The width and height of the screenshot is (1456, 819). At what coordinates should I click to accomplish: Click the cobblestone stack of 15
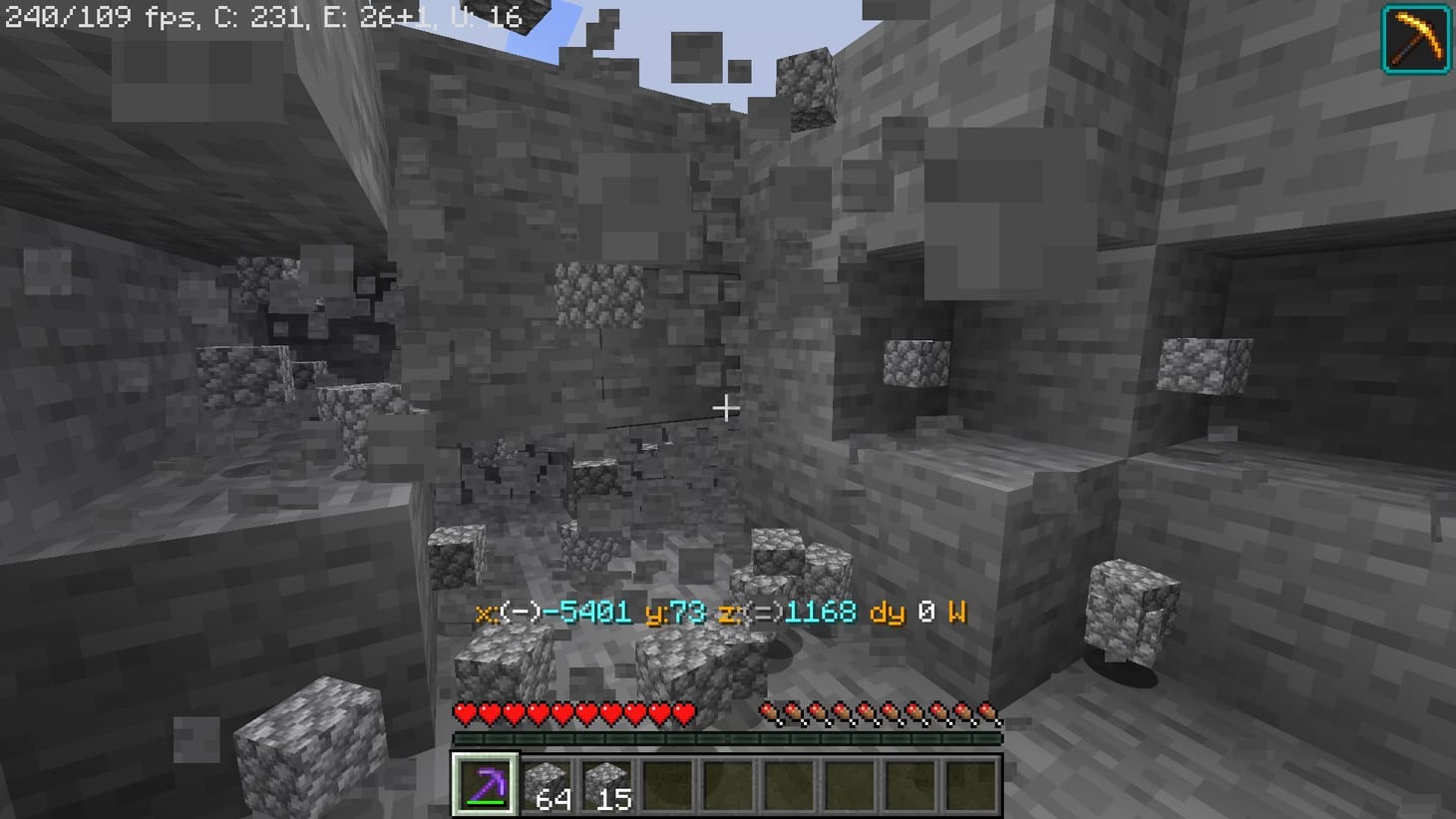tap(606, 783)
